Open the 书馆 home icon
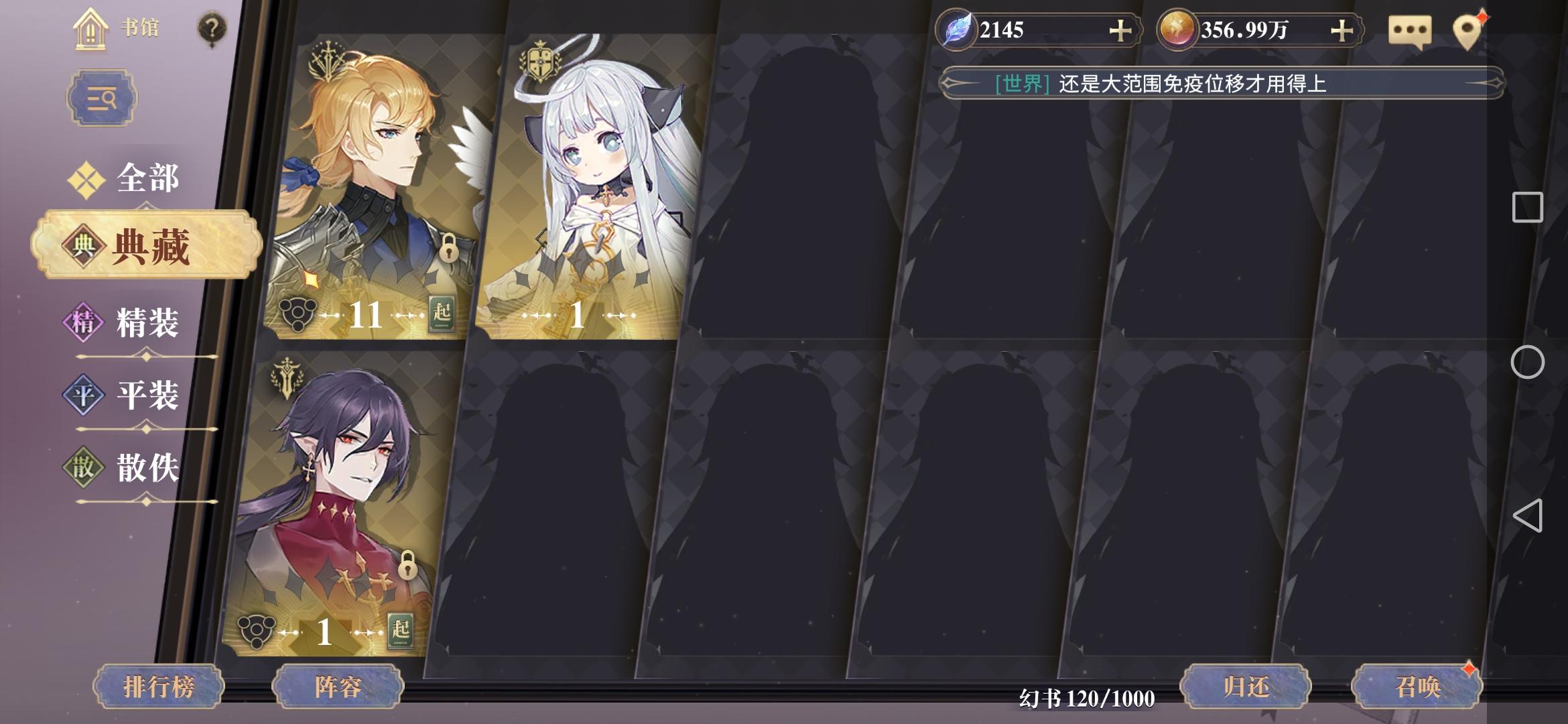The height and width of the screenshot is (724, 1568). 90,30
